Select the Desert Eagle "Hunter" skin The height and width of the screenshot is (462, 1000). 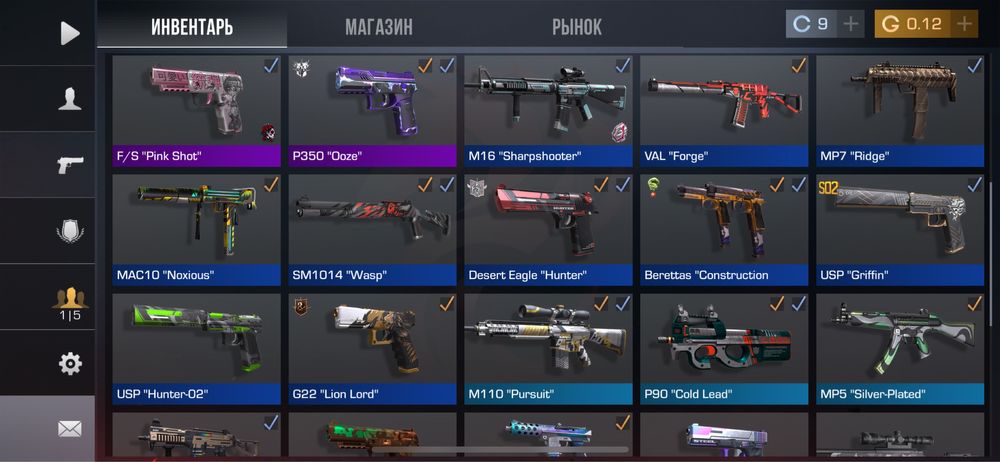548,228
